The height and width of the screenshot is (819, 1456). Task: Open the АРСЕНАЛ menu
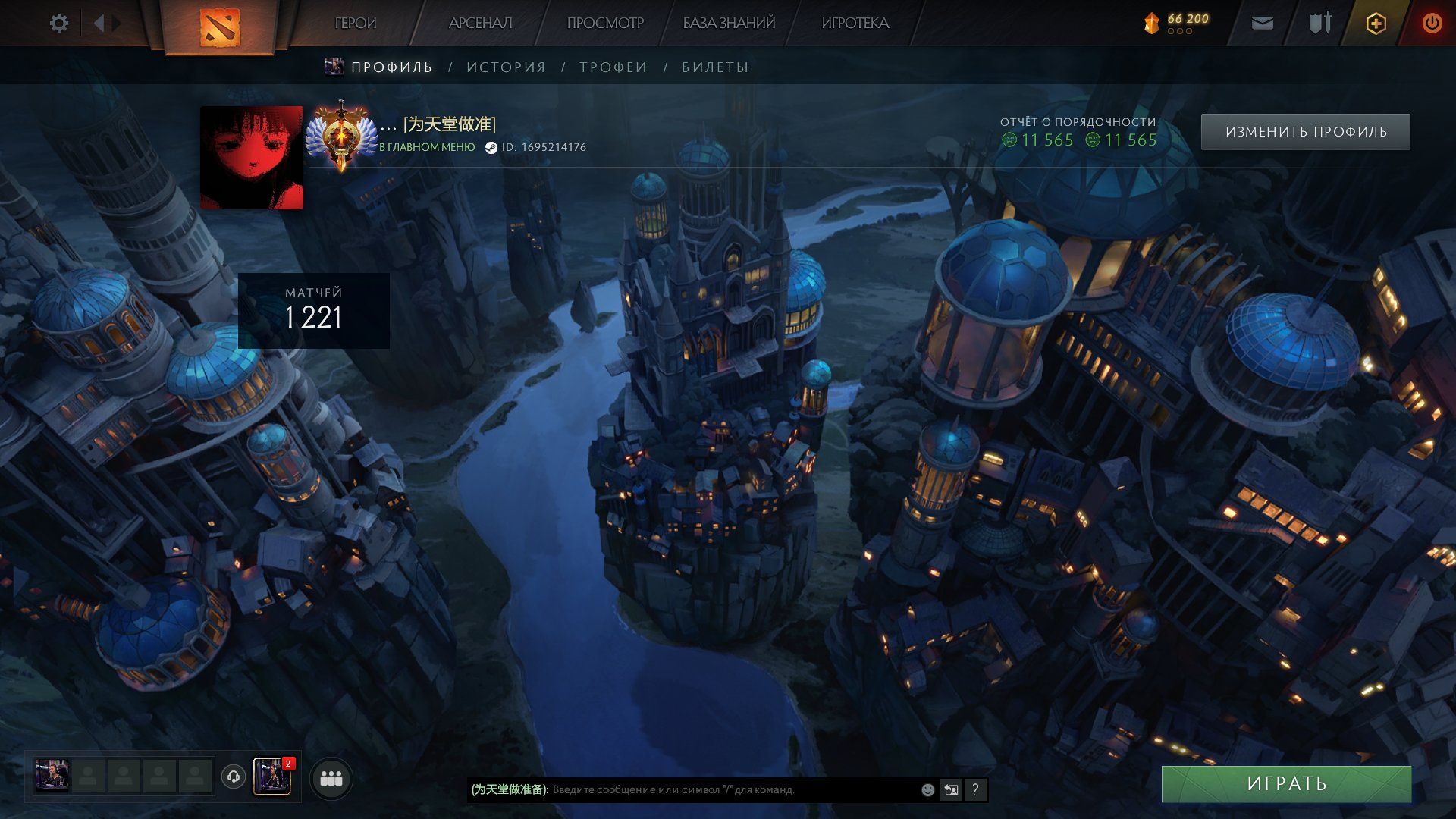(x=480, y=24)
